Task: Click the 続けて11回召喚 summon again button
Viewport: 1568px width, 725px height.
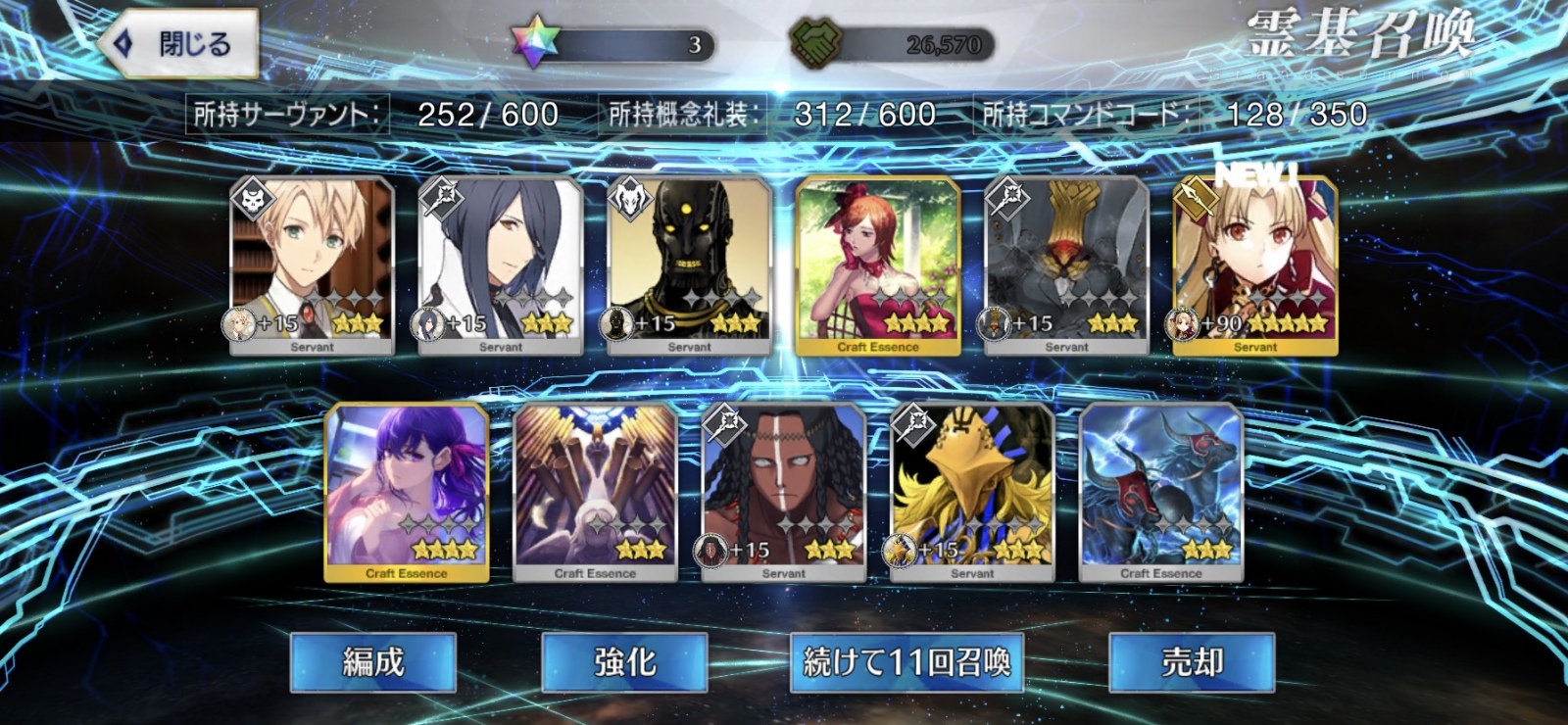Action: (x=905, y=662)
